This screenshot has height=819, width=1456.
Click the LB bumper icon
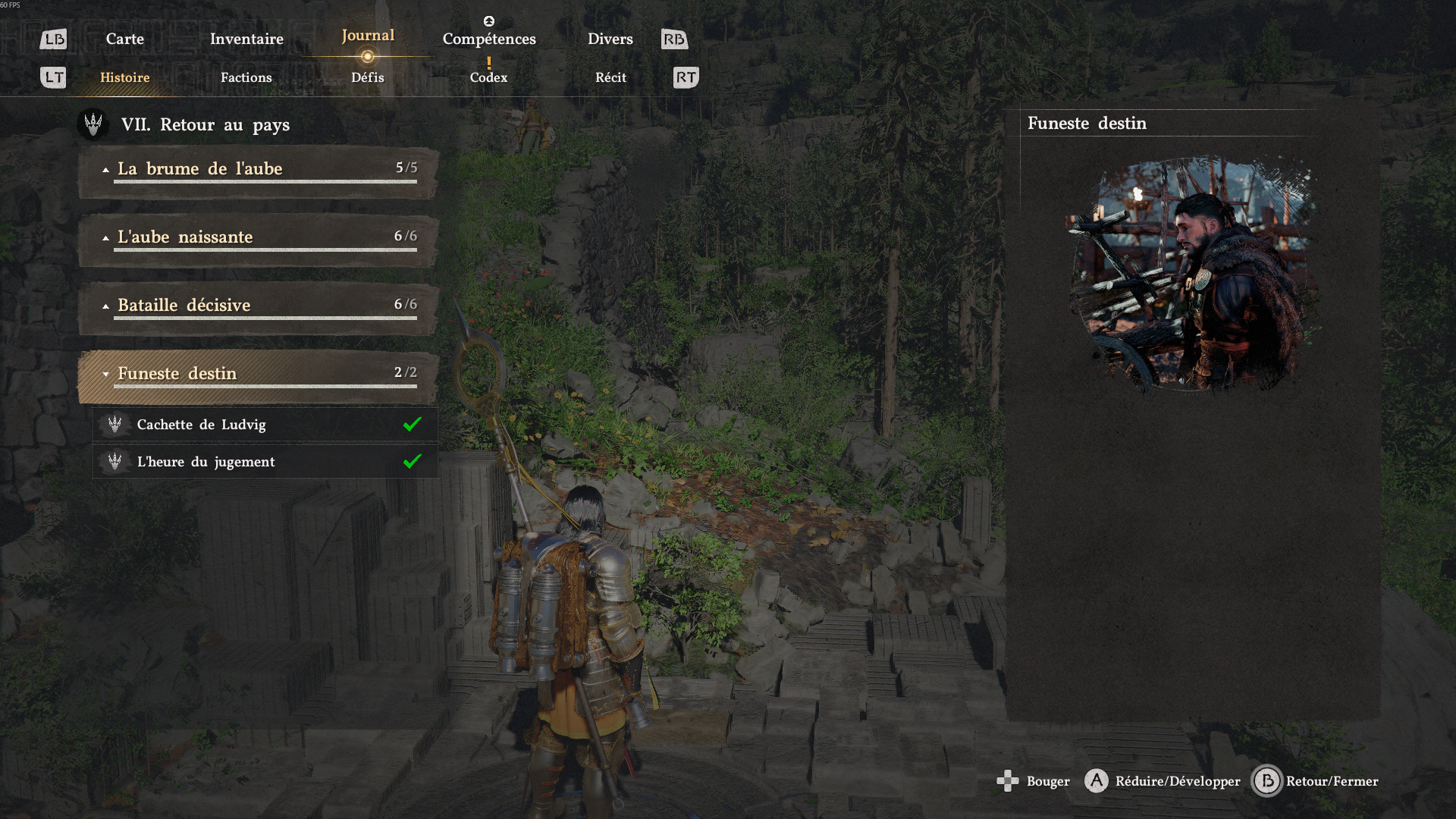point(52,39)
